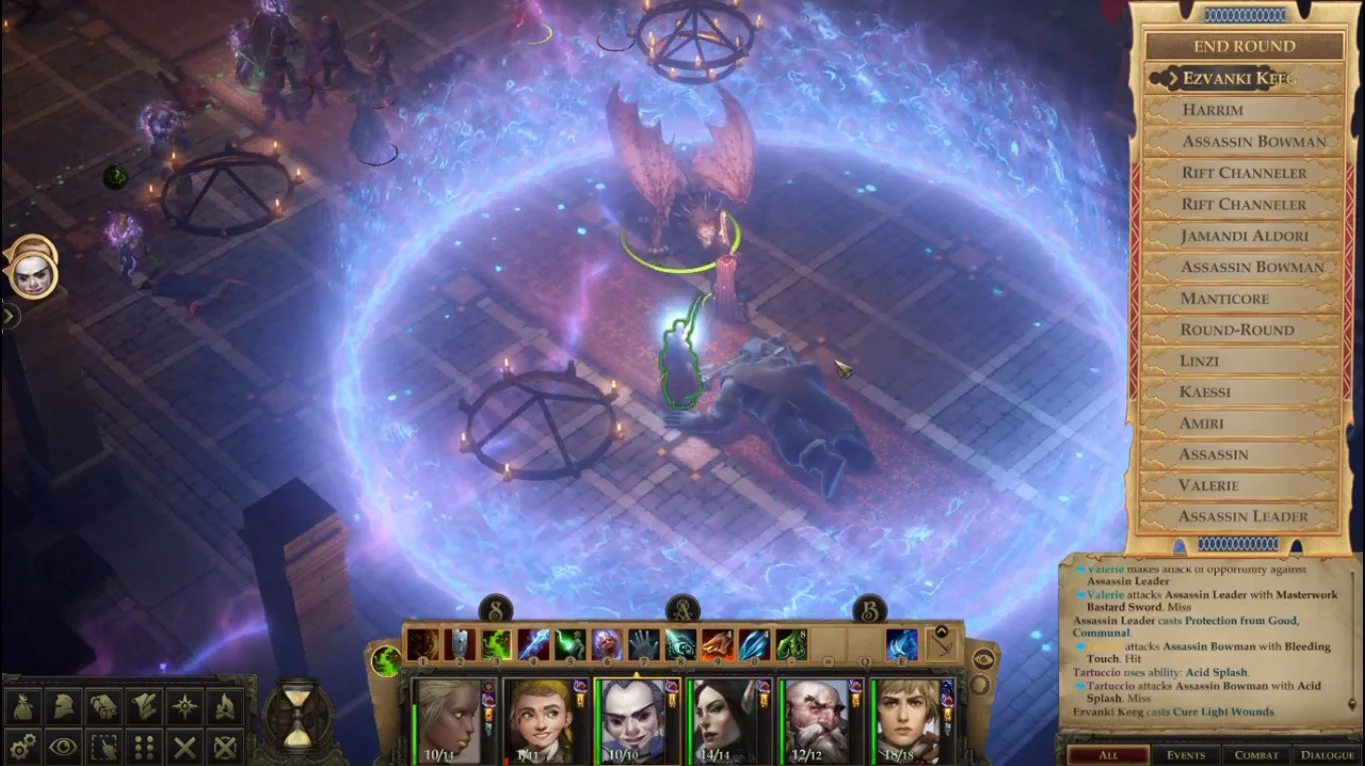
Task: Open the settings gears button
Action: [x=24, y=746]
